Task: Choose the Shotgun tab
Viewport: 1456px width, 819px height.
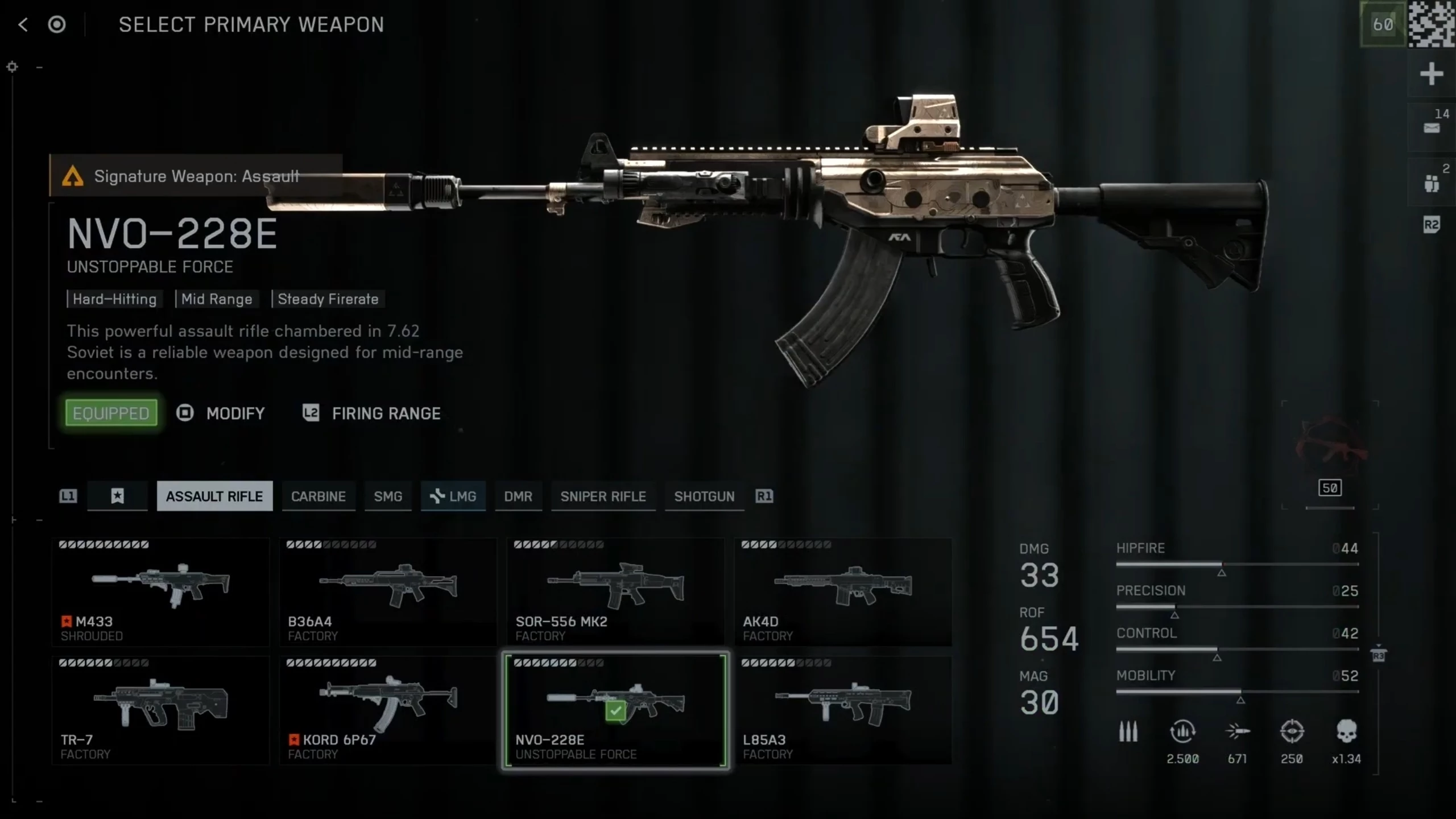Action: (x=704, y=497)
